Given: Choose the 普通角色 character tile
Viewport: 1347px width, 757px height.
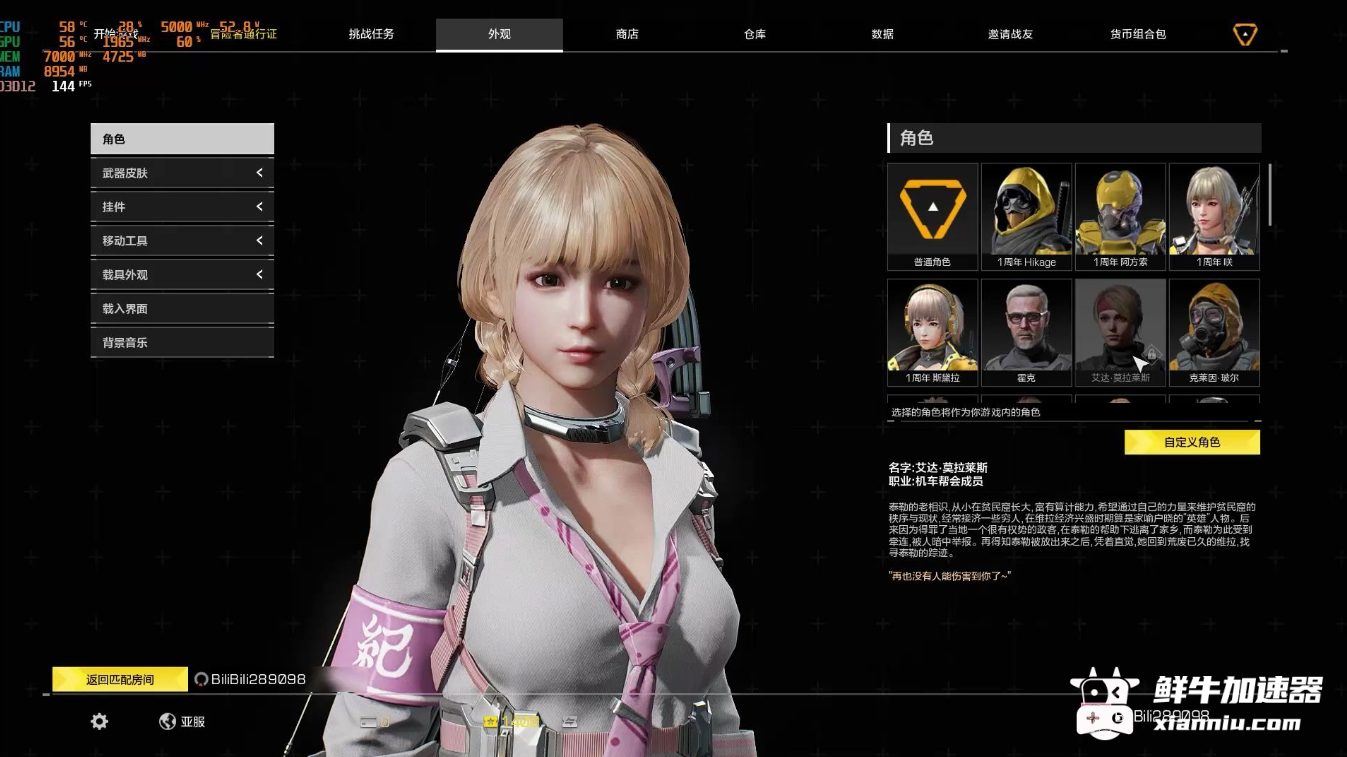Looking at the screenshot, I should [x=932, y=216].
